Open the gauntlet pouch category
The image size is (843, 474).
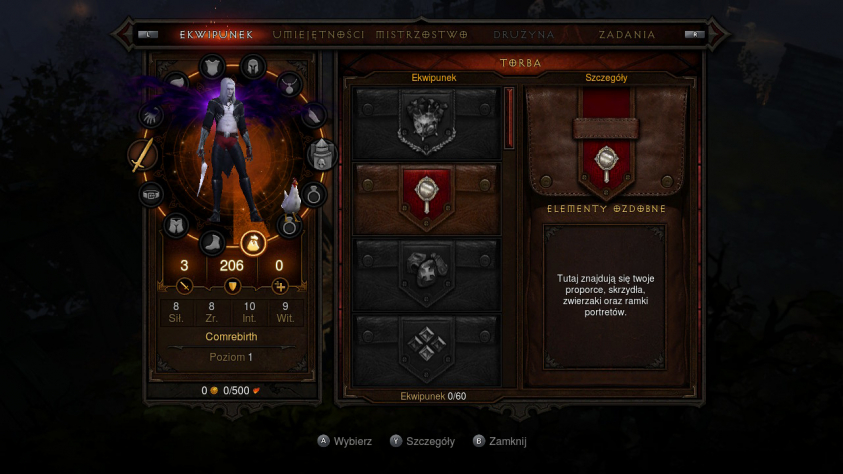coord(427,270)
